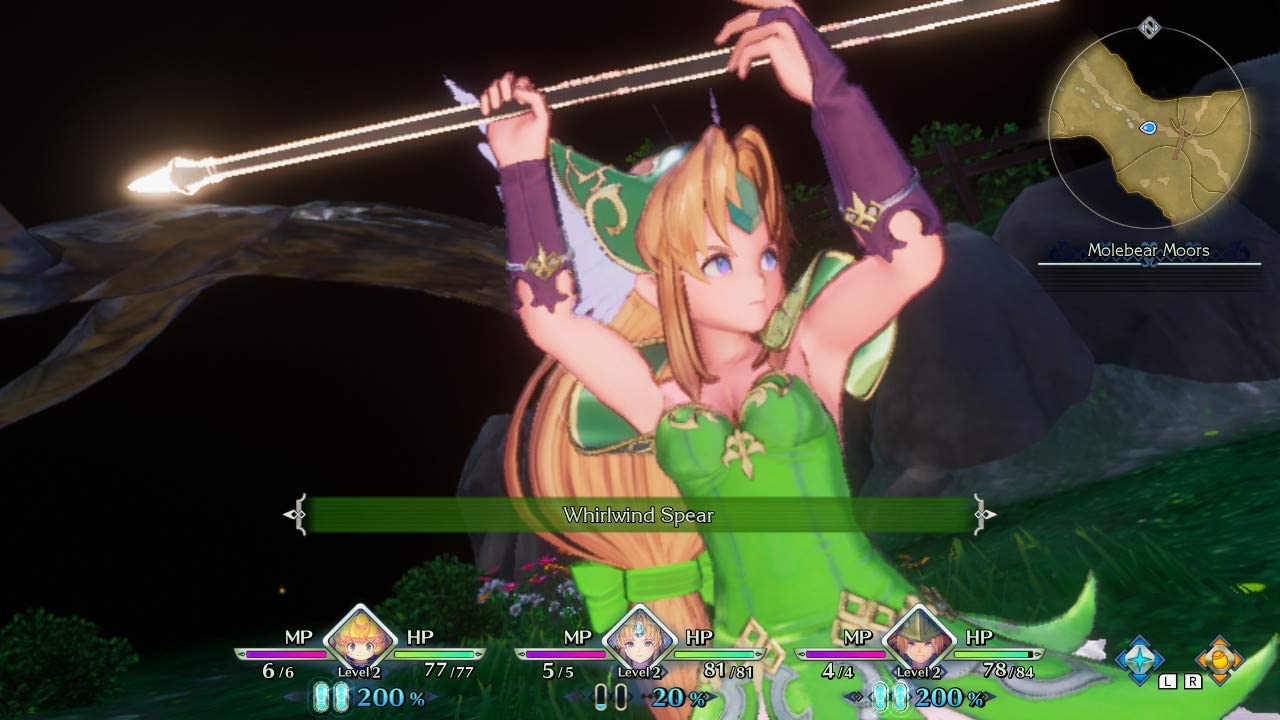The height and width of the screenshot is (720, 1280).
Task: Expand the right arrow of the skill banner
Action: point(983,515)
